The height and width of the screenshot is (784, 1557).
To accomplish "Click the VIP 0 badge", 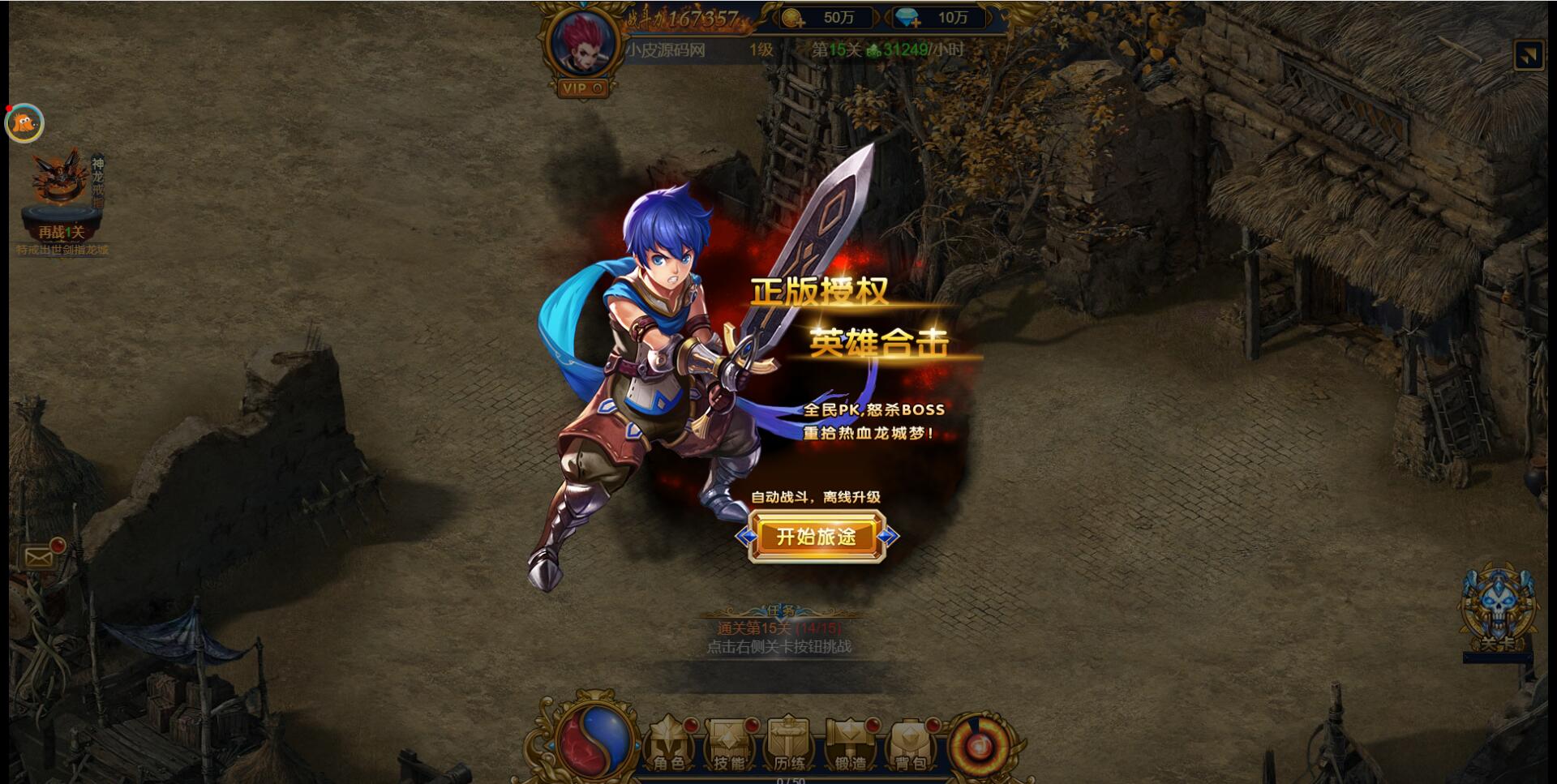I will click(581, 89).
